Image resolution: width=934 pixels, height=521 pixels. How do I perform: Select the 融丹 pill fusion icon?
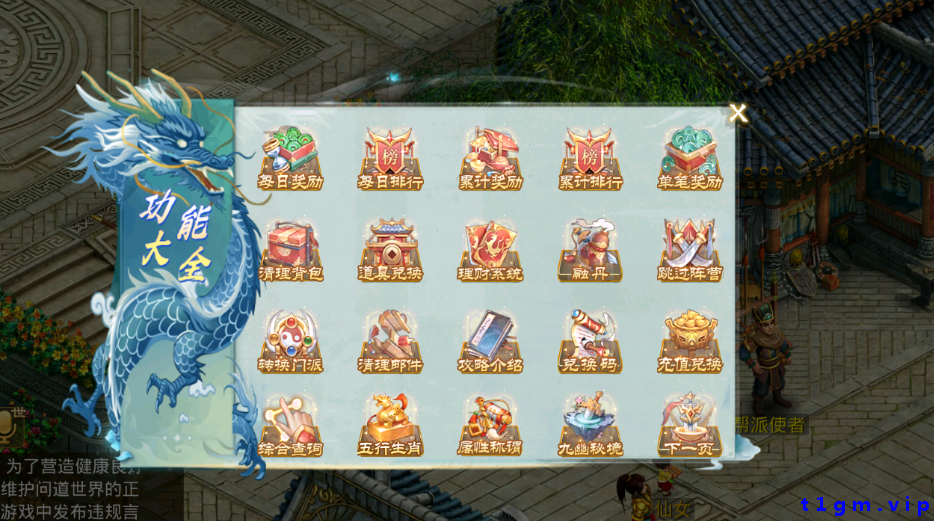591,249
